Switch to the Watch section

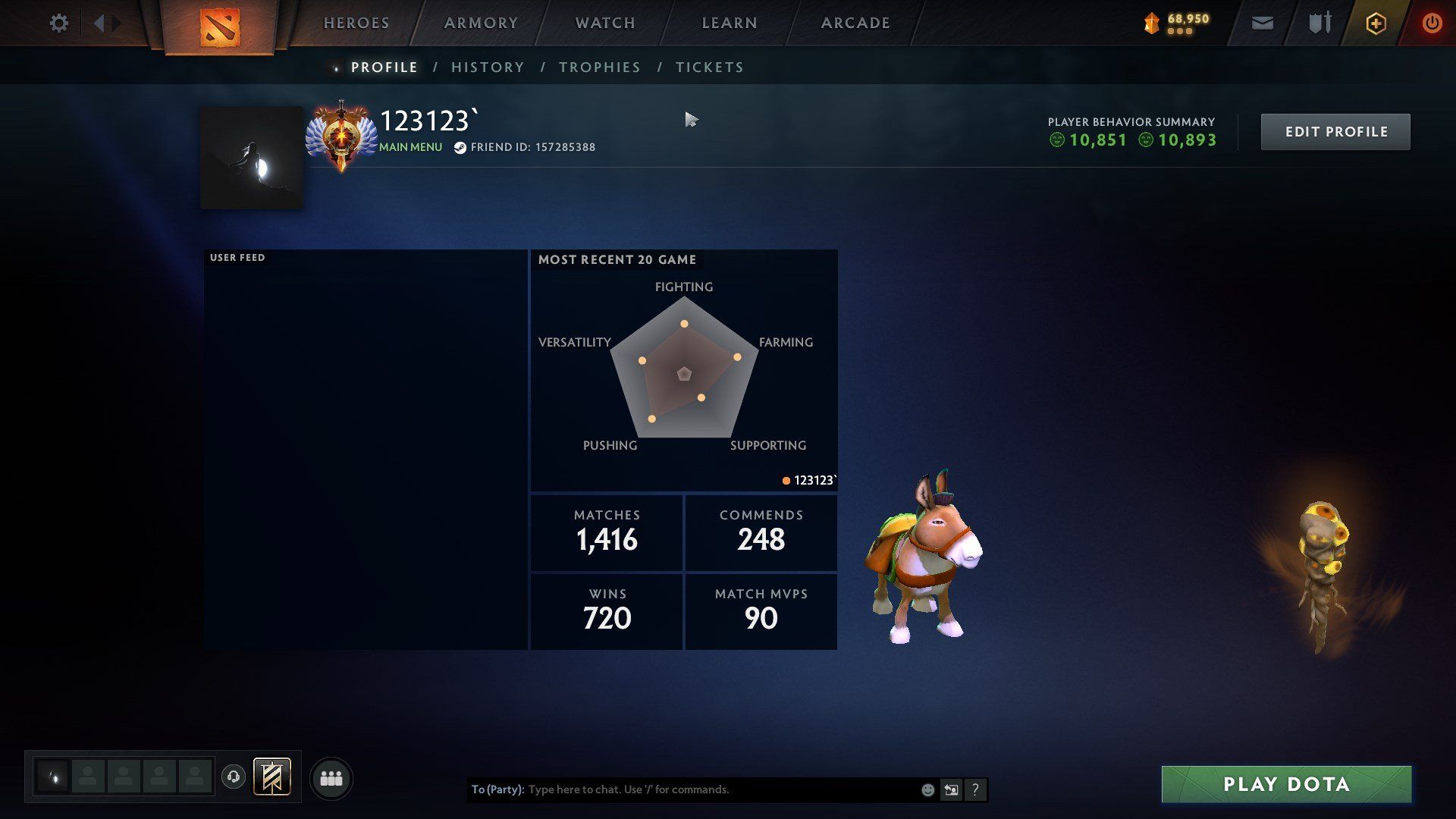(x=605, y=24)
